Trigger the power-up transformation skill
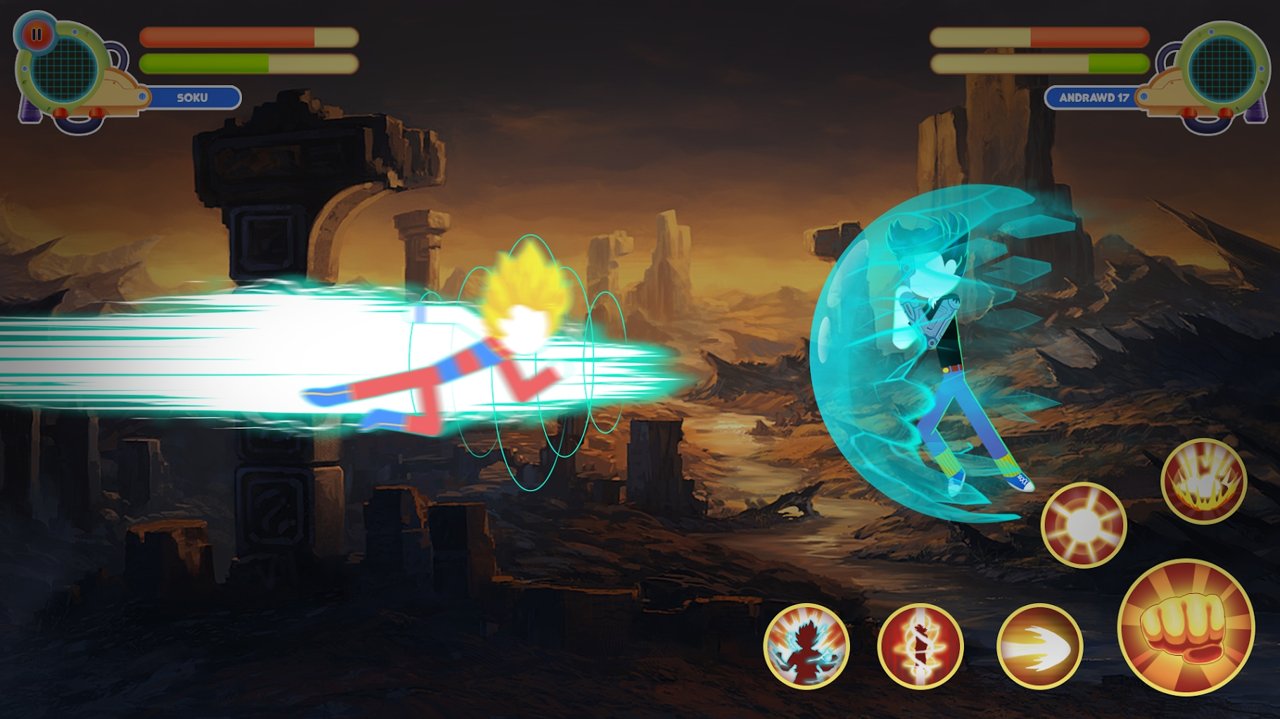1280x719 pixels. point(806,646)
